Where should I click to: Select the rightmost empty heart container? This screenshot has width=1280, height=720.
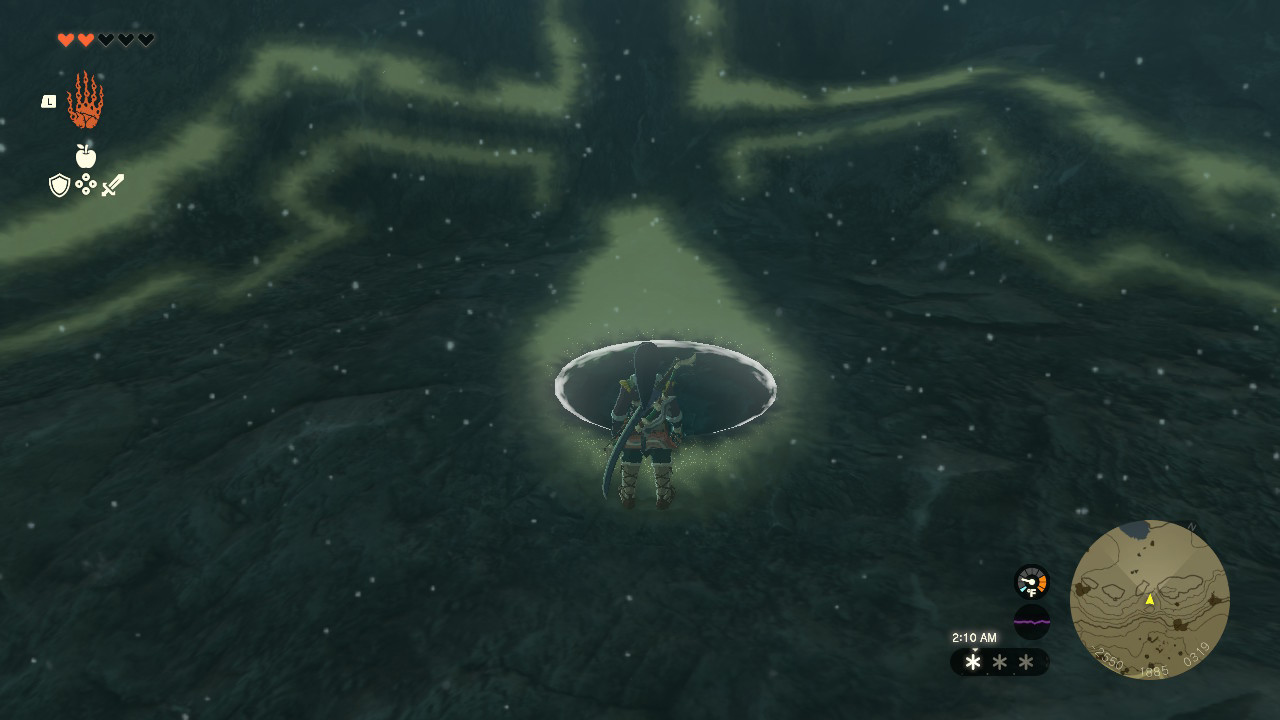(144, 40)
